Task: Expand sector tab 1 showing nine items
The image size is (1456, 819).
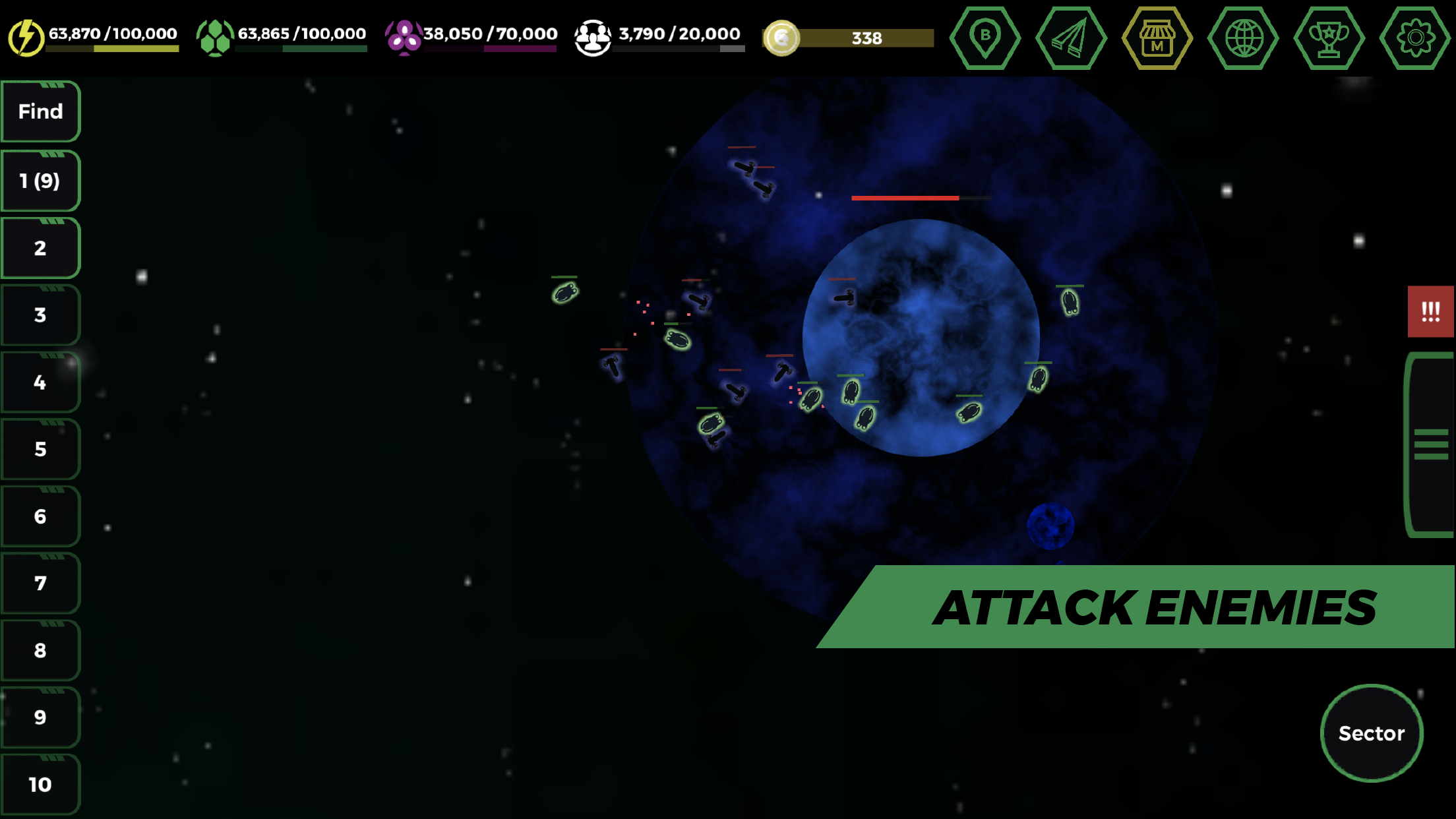Action: click(x=40, y=179)
